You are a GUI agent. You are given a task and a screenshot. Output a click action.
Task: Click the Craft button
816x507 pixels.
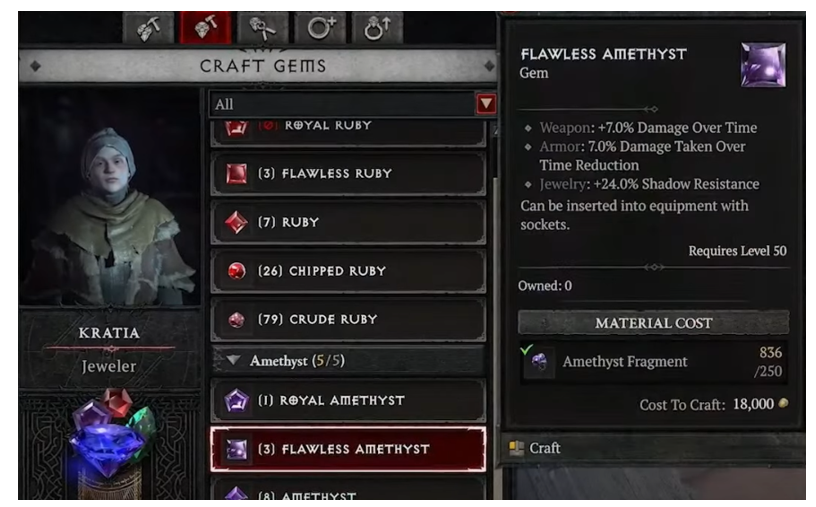tap(546, 448)
